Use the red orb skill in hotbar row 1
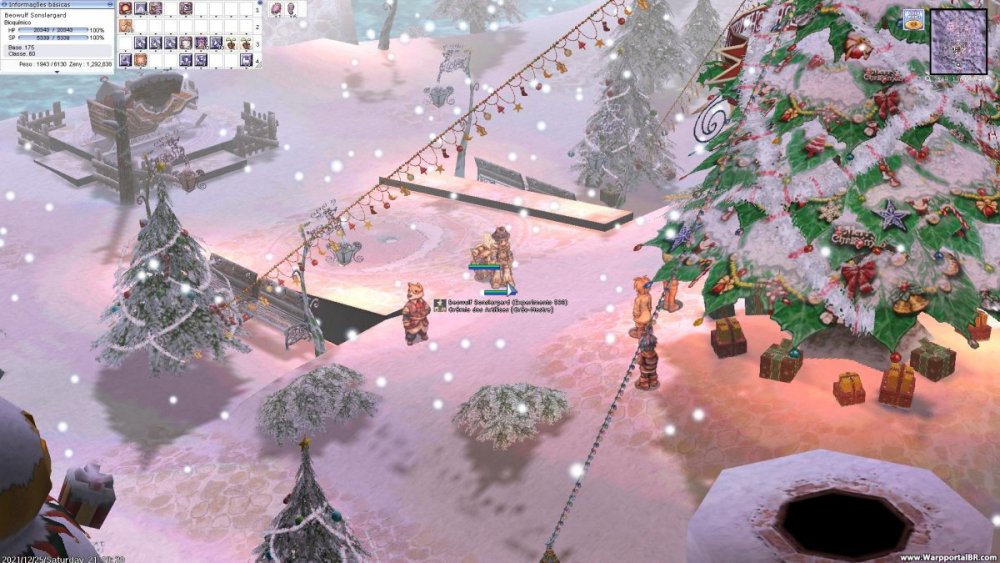 (125, 9)
